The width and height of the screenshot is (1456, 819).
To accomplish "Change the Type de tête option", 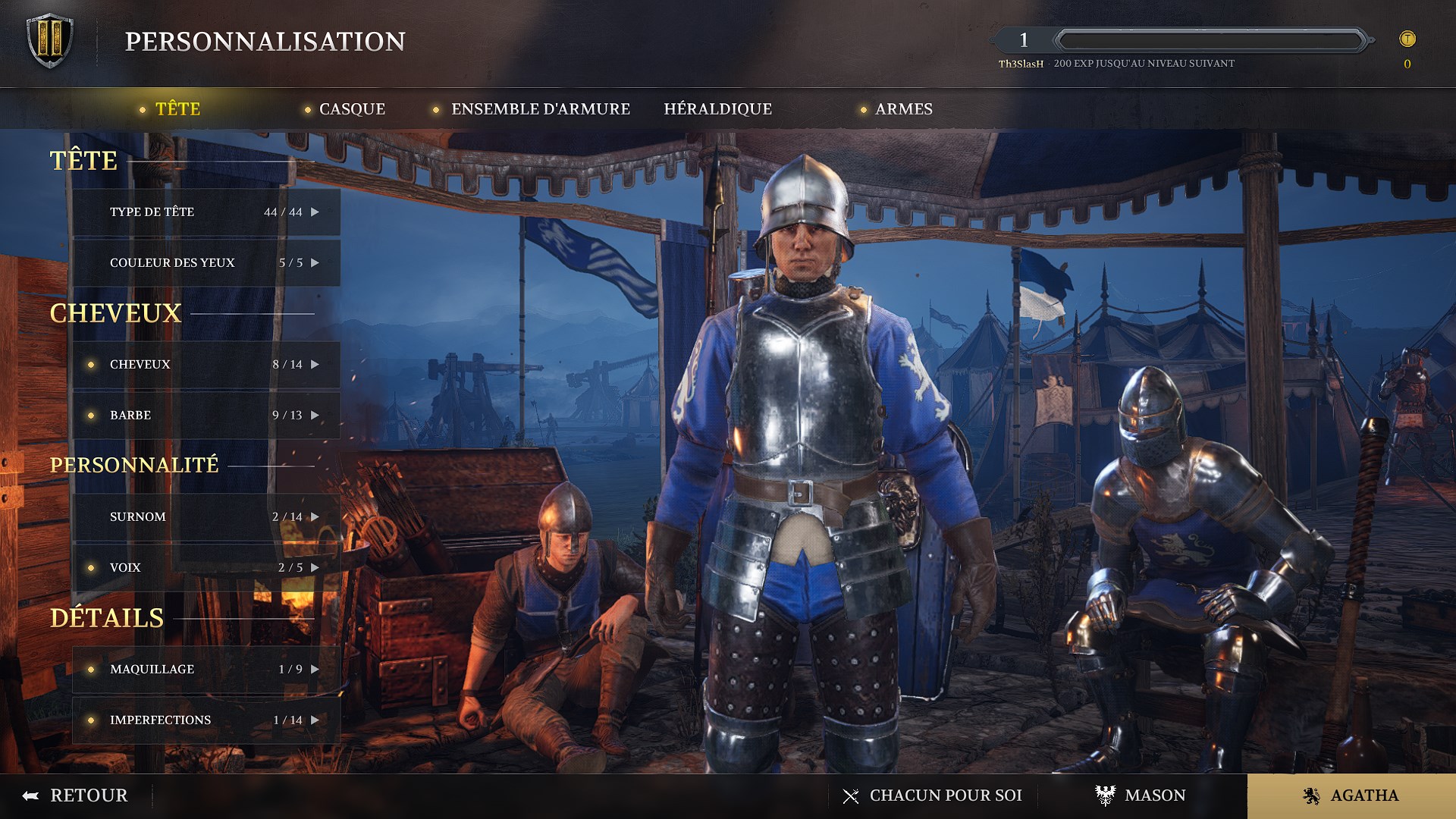I will [206, 212].
